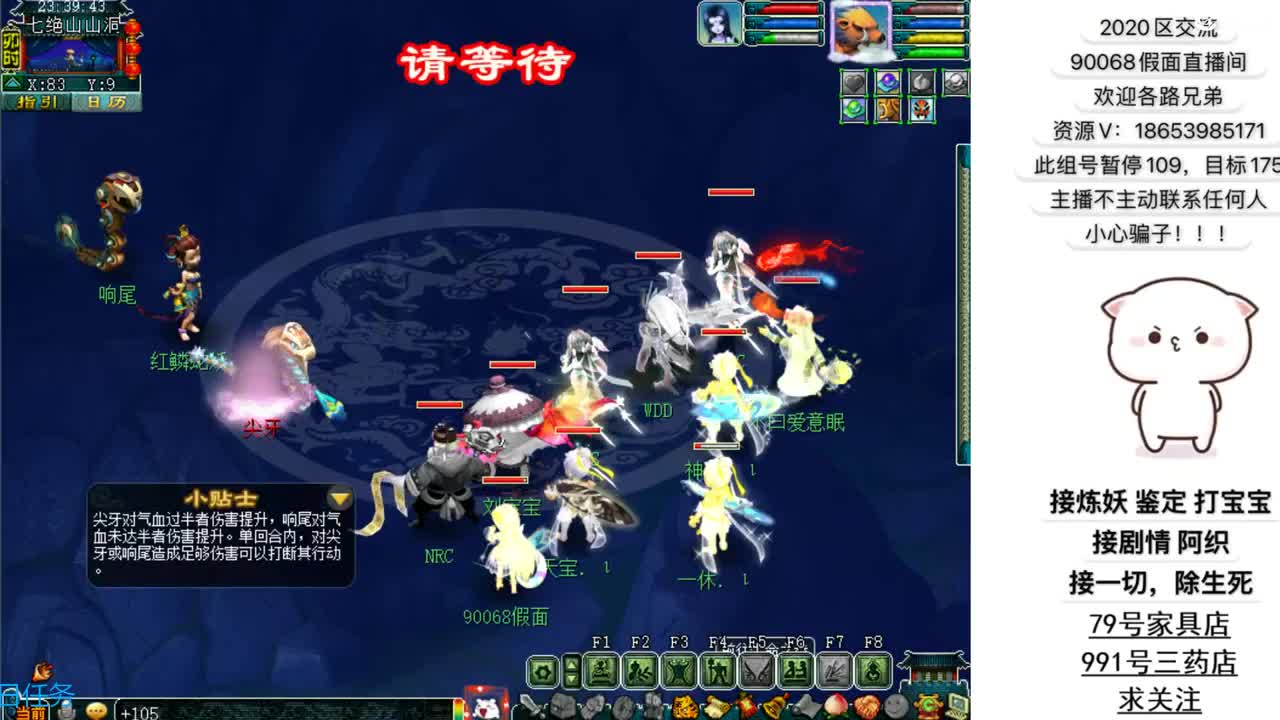Toggle the 卯时 time indicator lantern
Image resolution: width=1280 pixels, height=720 pixels.
(x=10, y=48)
